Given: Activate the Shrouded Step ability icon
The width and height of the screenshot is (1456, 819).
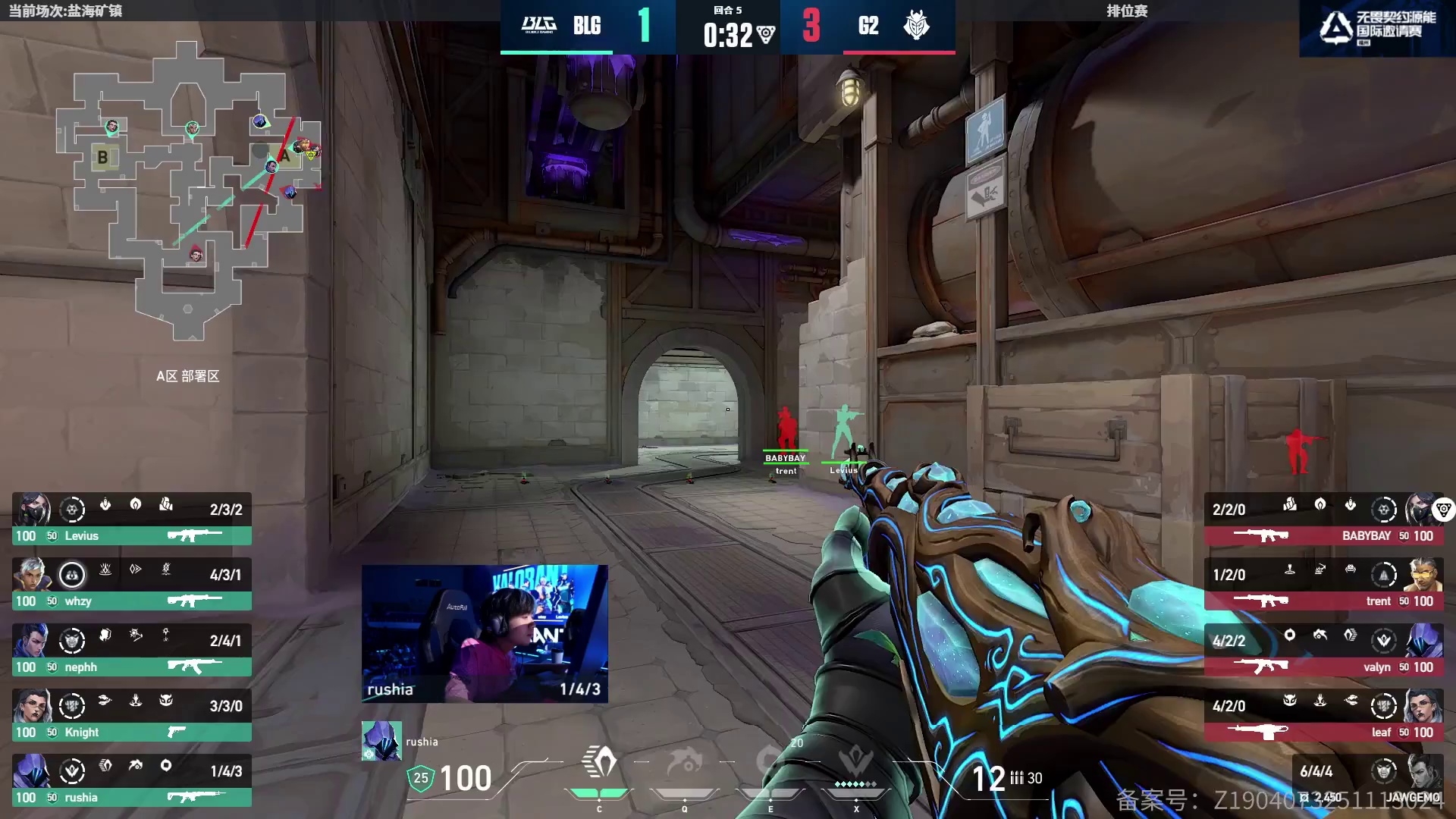Looking at the screenshot, I should point(599,766).
